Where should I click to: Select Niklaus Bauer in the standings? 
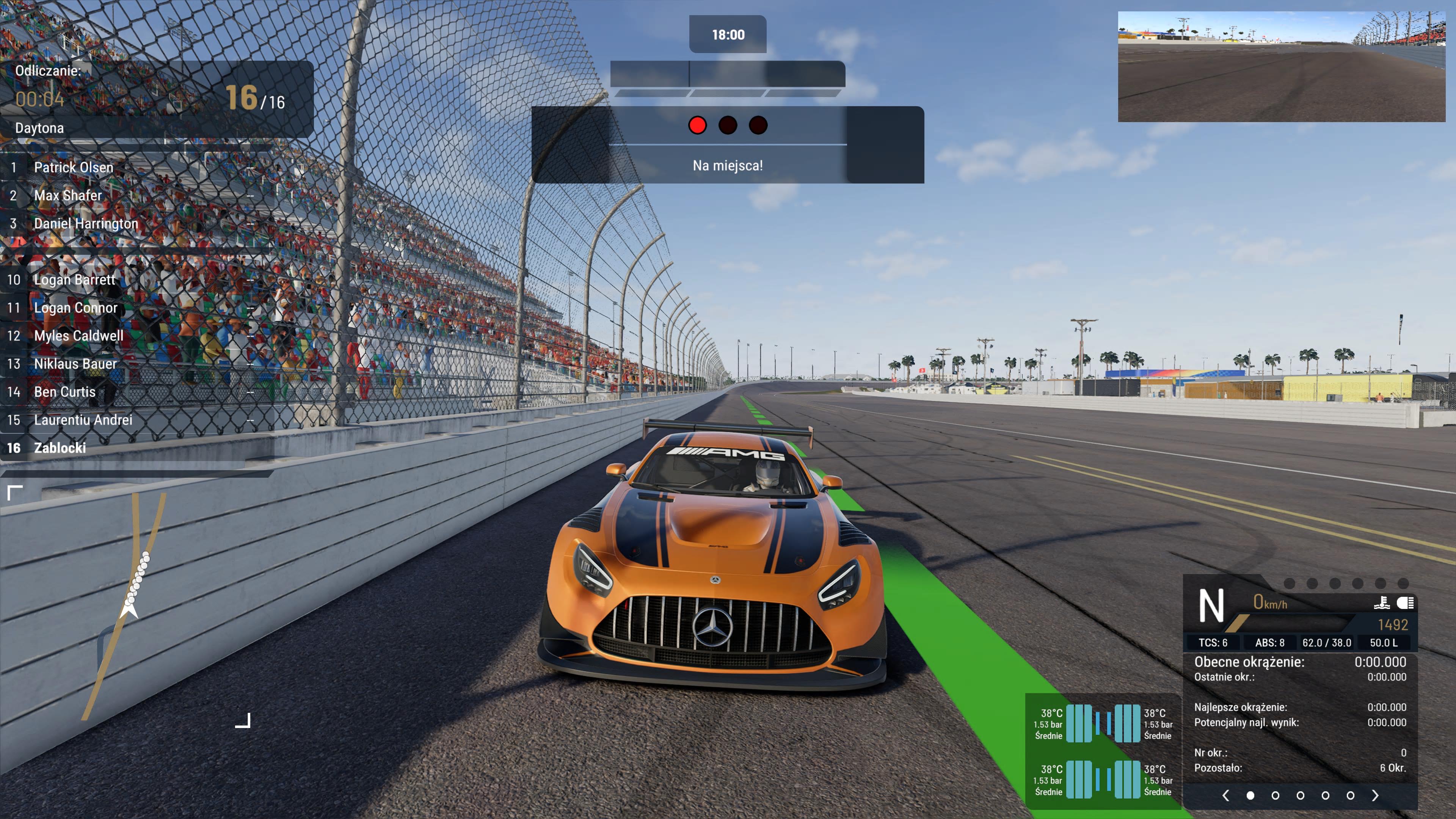(x=75, y=364)
